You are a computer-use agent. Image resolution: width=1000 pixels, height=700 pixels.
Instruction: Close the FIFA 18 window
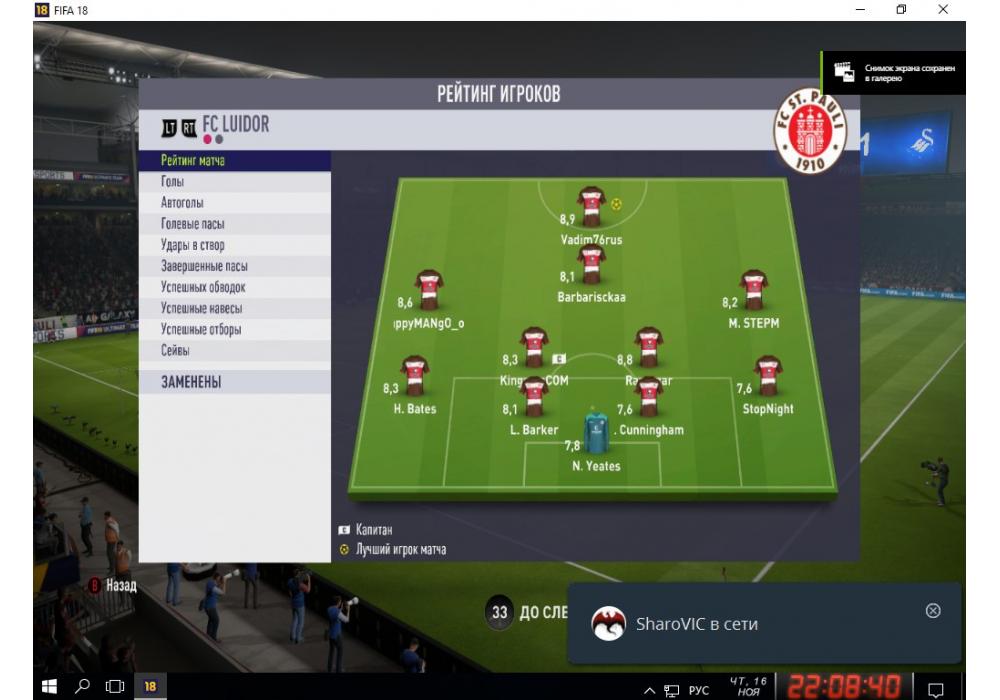(943, 9)
